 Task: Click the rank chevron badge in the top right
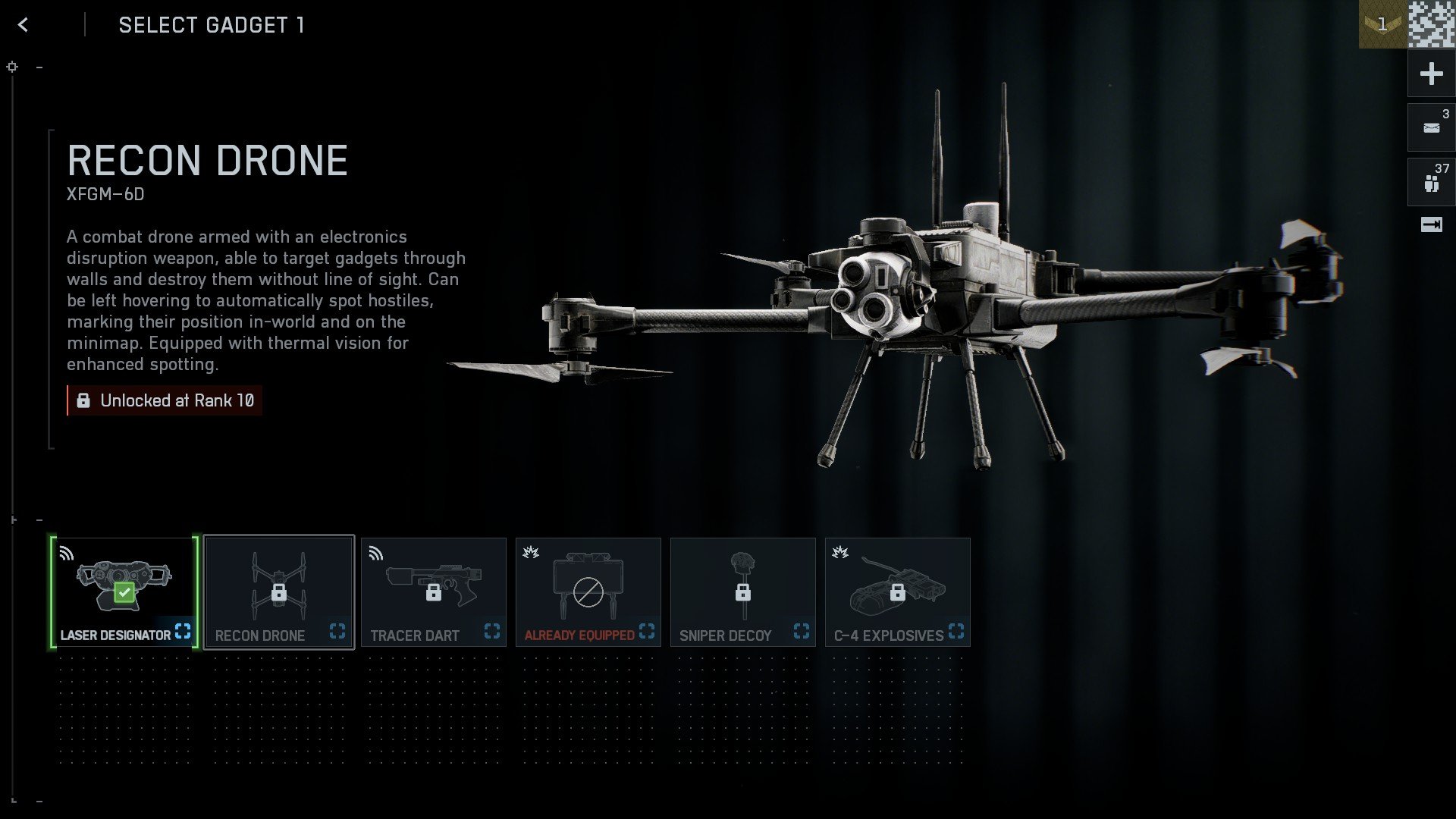1382,23
